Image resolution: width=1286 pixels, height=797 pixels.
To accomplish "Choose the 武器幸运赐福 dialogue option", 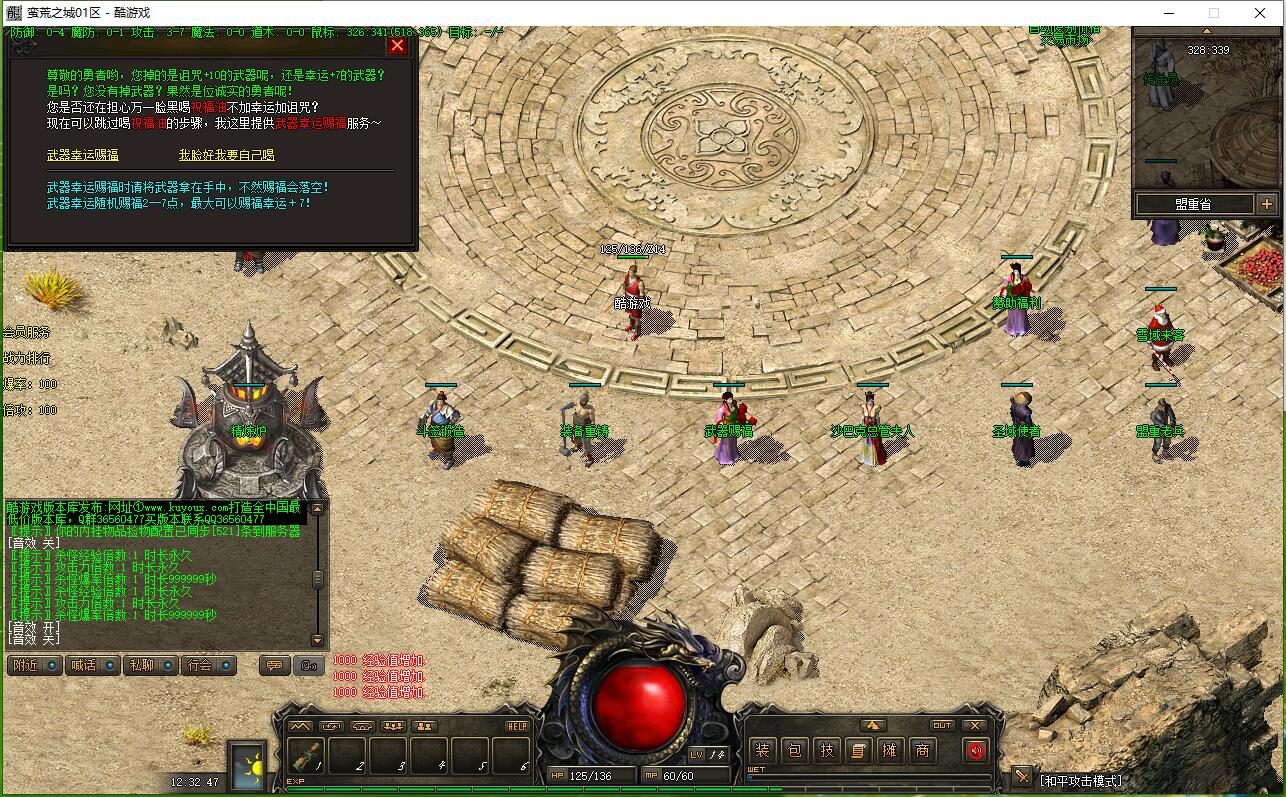I will pyautogui.click(x=83, y=155).
